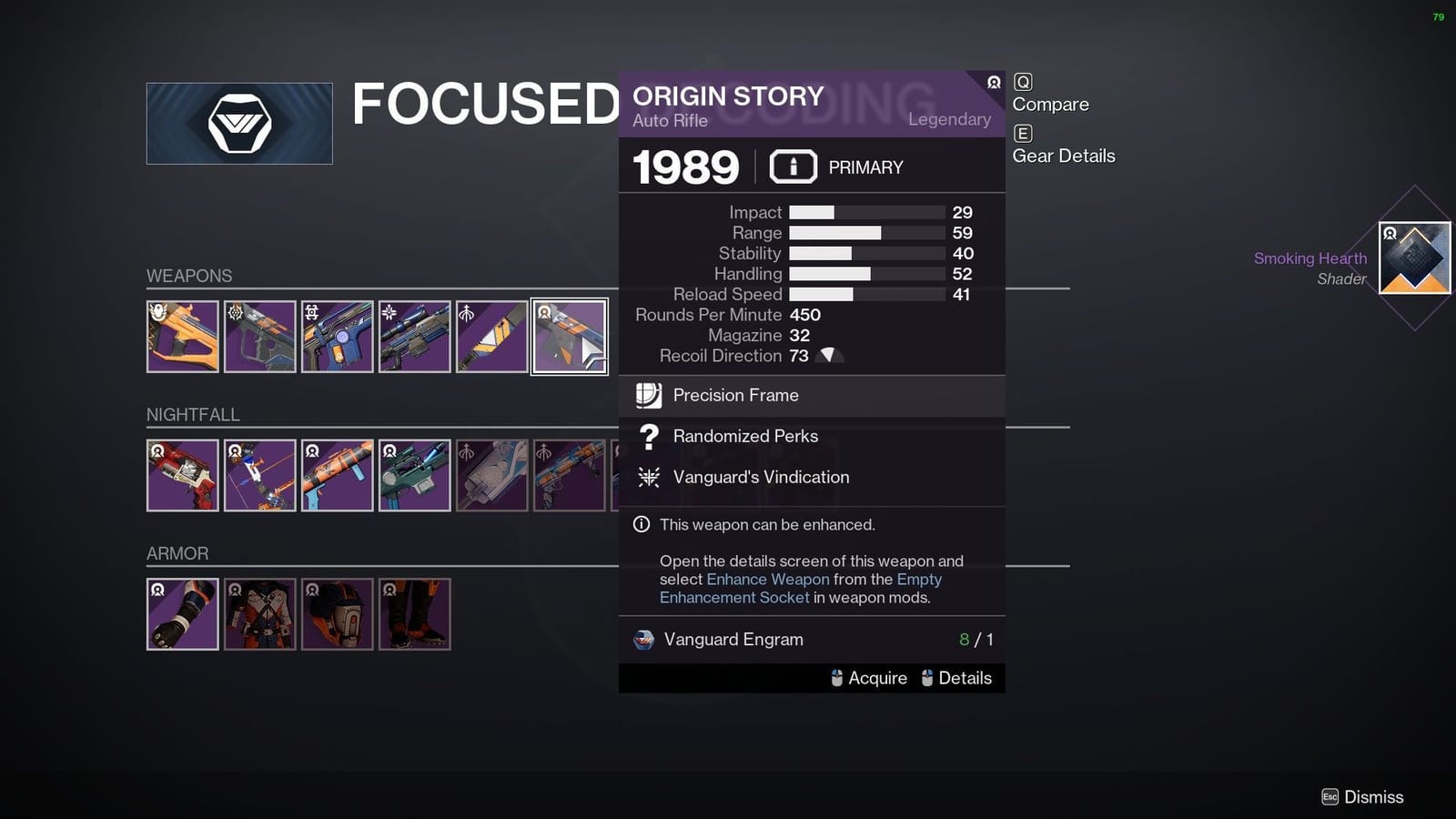Click the Vanguard Engram icon
Image resolution: width=1456 pixels, height=819 pixels.
pos(643,640)
